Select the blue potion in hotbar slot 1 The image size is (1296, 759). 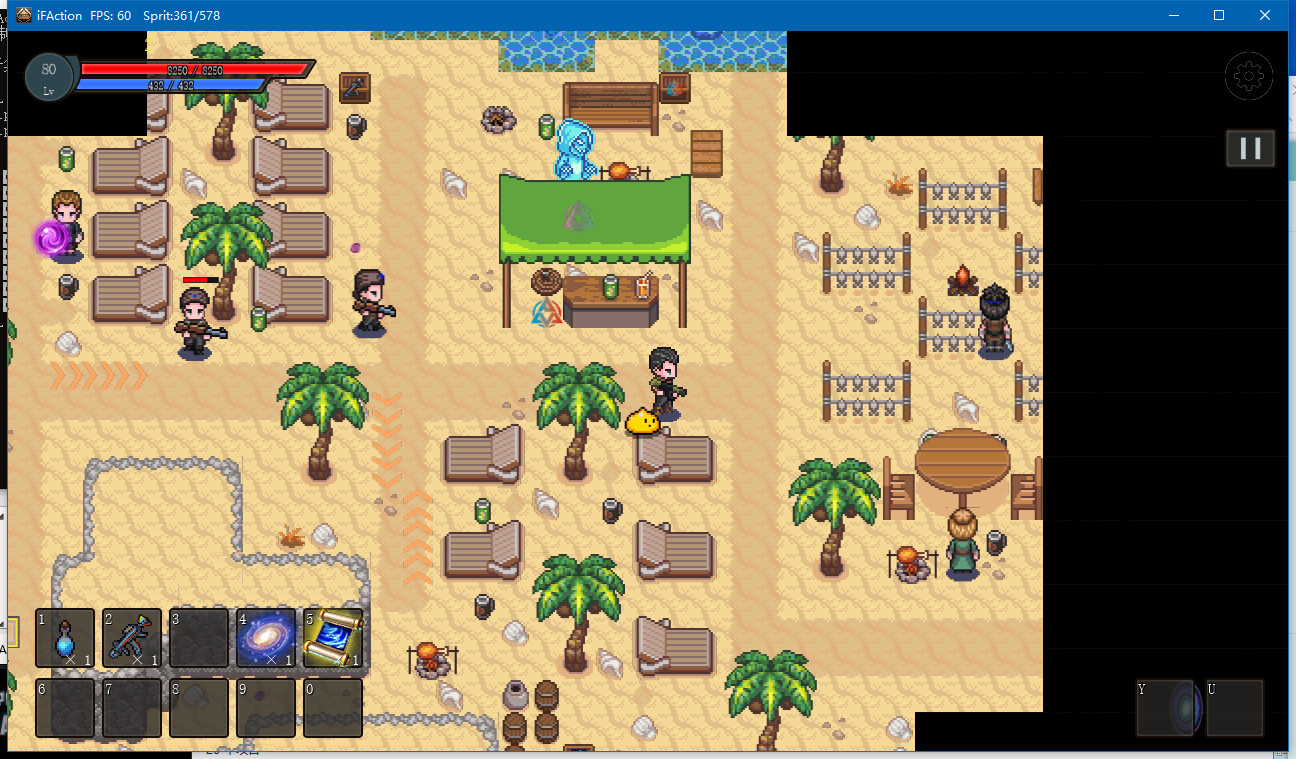coord(65,638)
